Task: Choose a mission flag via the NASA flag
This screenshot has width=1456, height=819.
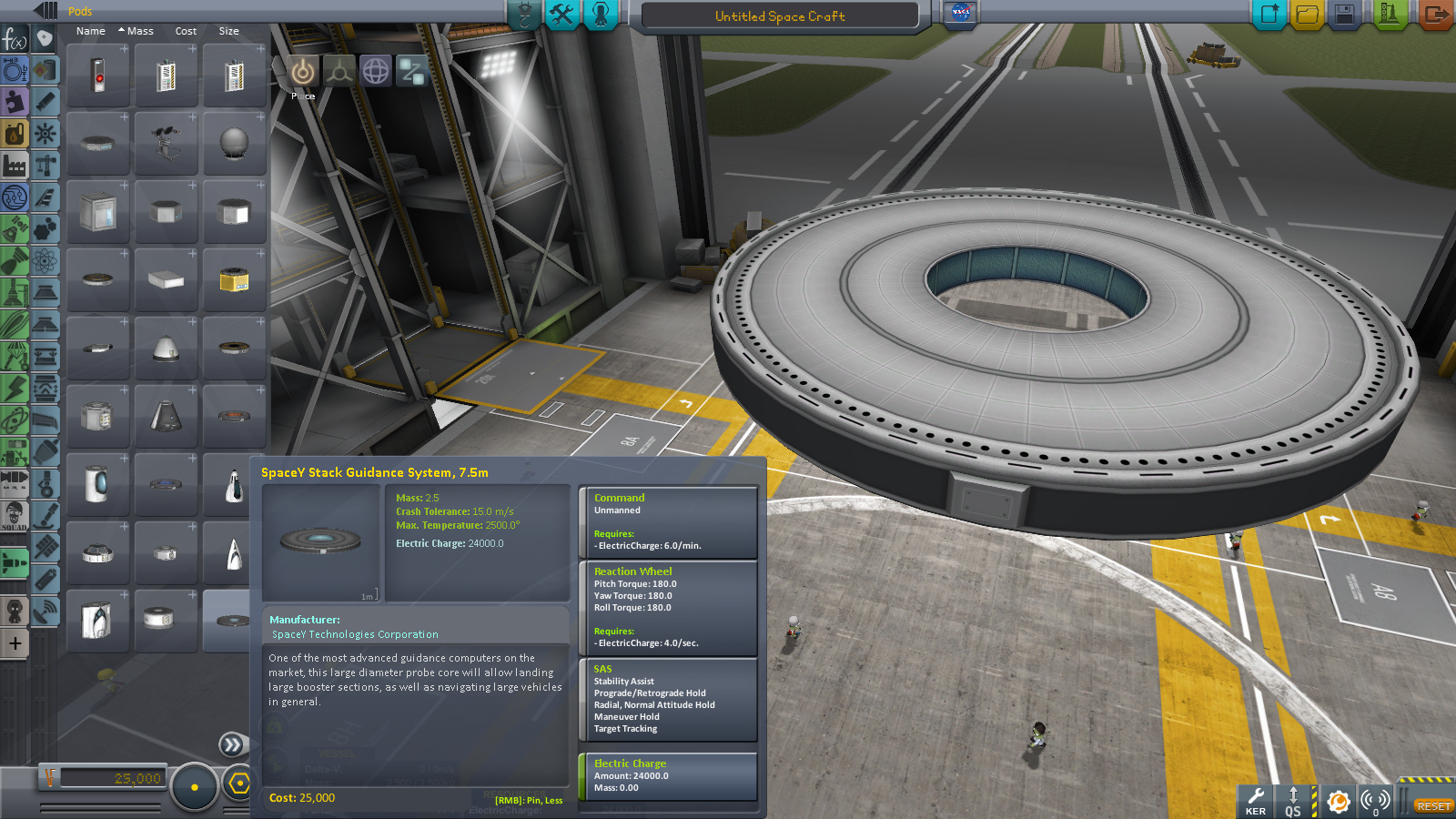Action: point(960,14)
